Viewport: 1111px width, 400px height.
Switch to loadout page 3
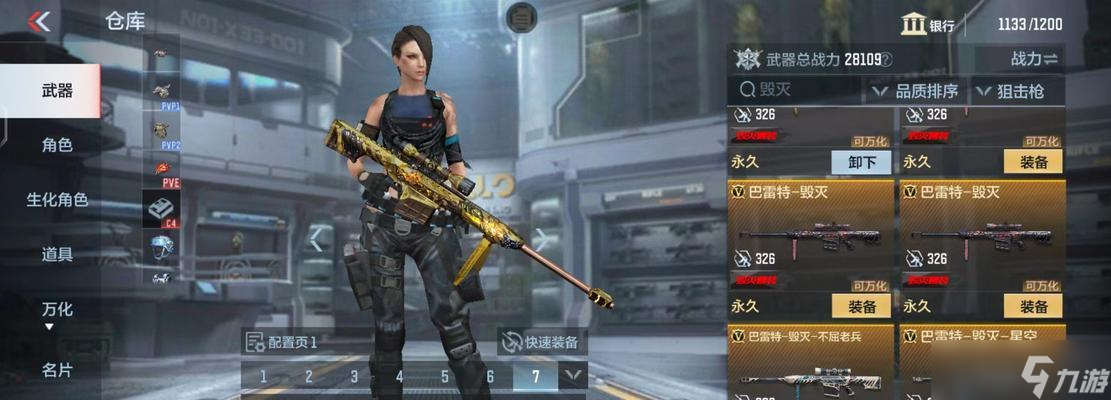tap(354, 377)
